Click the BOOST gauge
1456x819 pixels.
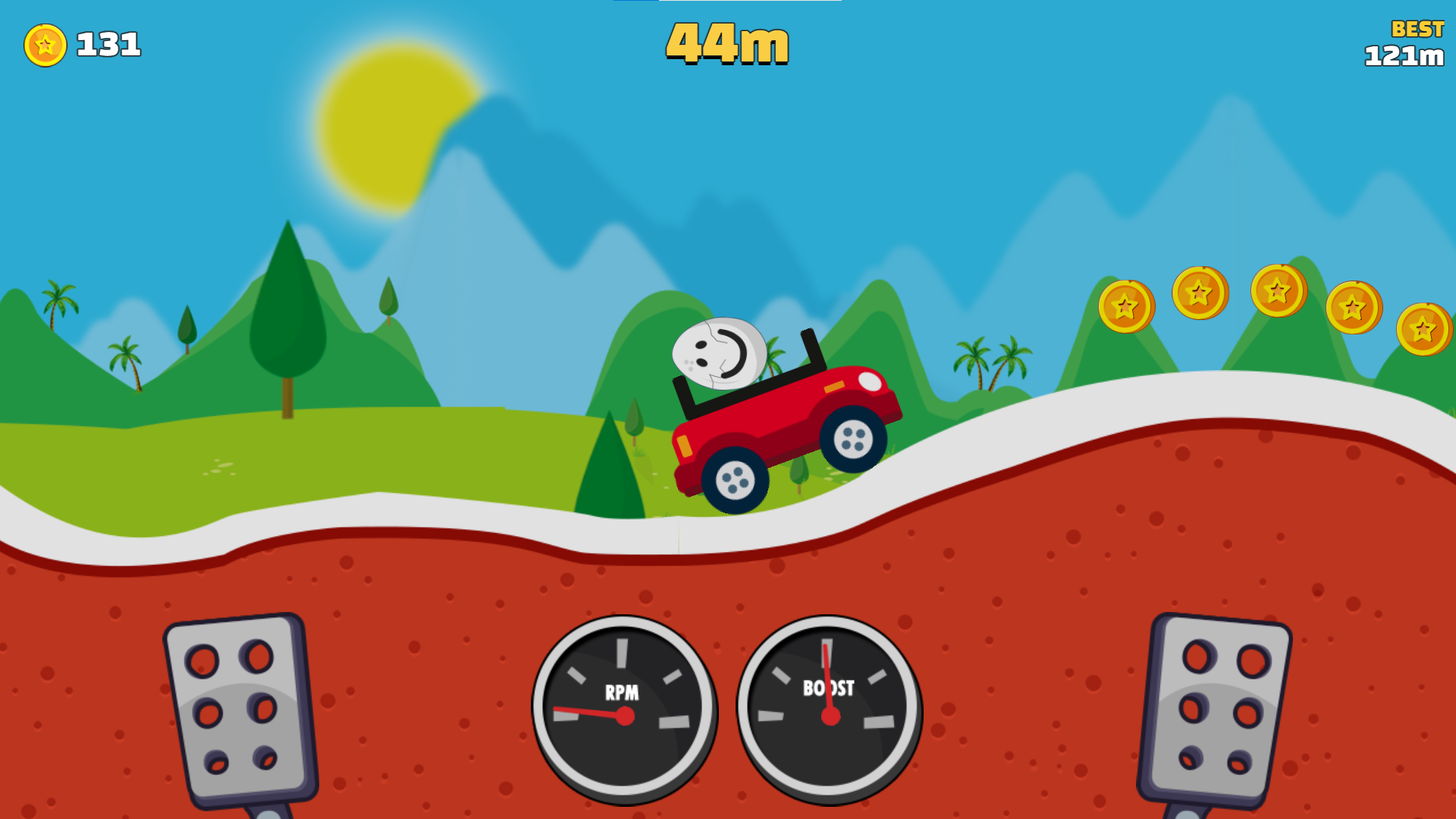pos(830,709)
